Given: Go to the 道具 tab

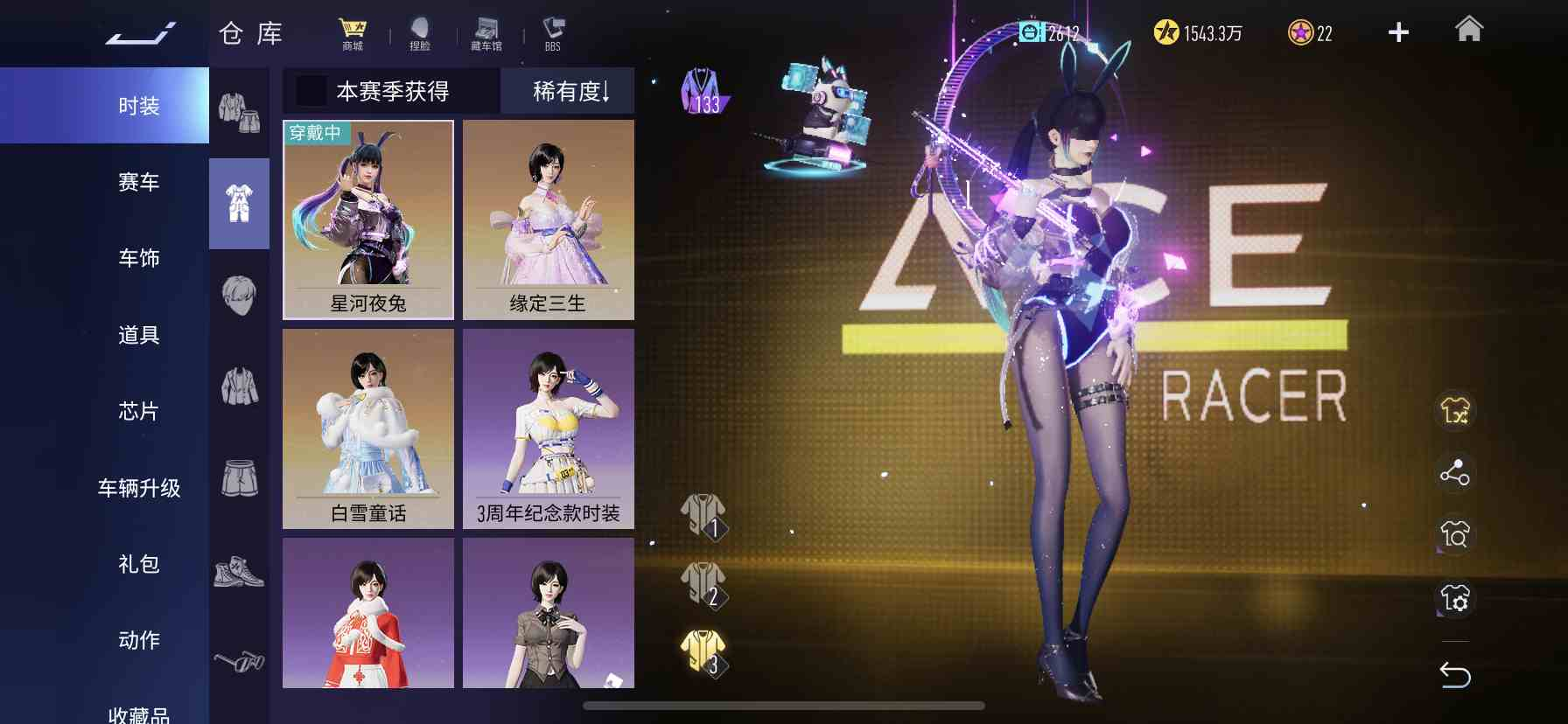Looking at the screenshot, I should pos(138,335).
